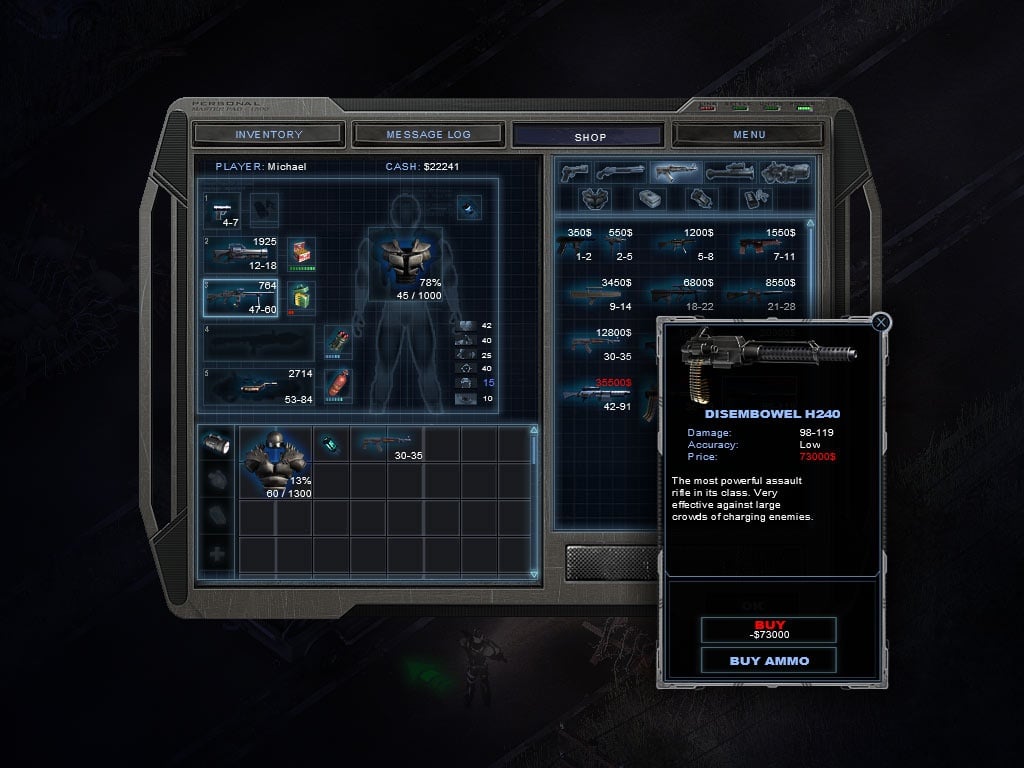The image size is (1024, 768).
Task: Show the shotguns shop category
Action: 620,172
